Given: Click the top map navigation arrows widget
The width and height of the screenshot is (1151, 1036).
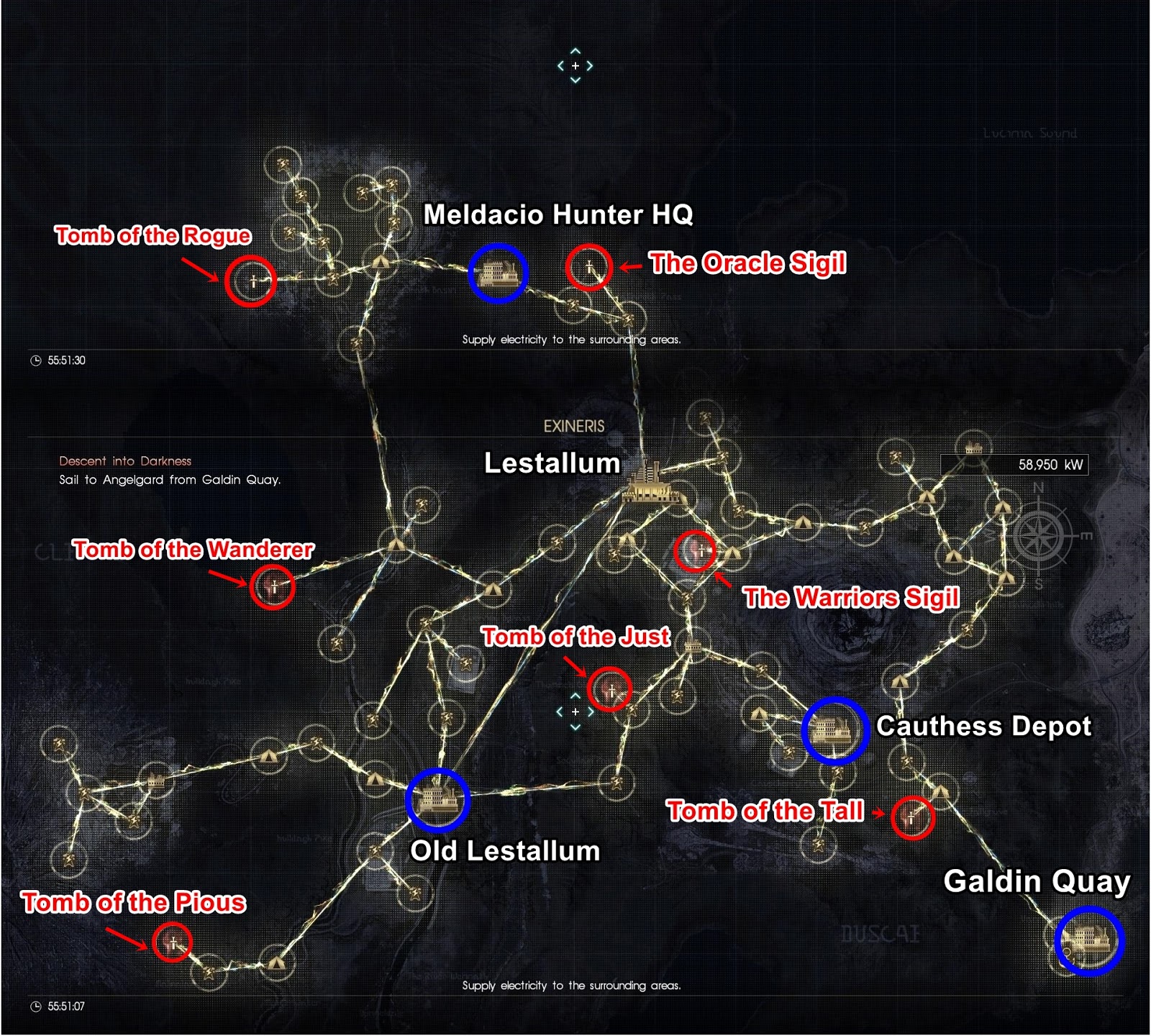Looking at the screenshot, I should [573, 65].
